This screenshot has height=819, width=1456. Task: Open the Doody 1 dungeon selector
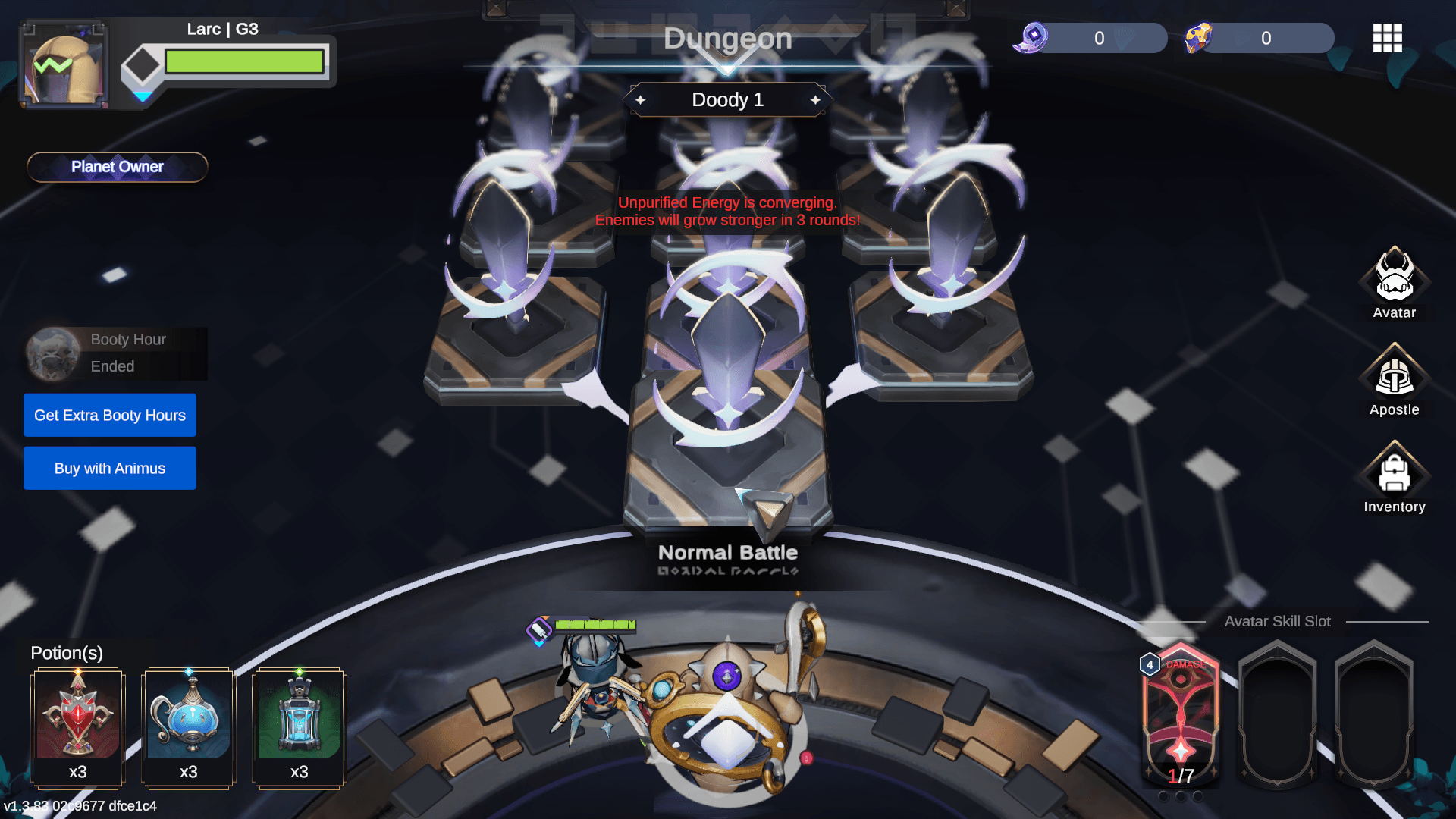[x=728, y=100]
